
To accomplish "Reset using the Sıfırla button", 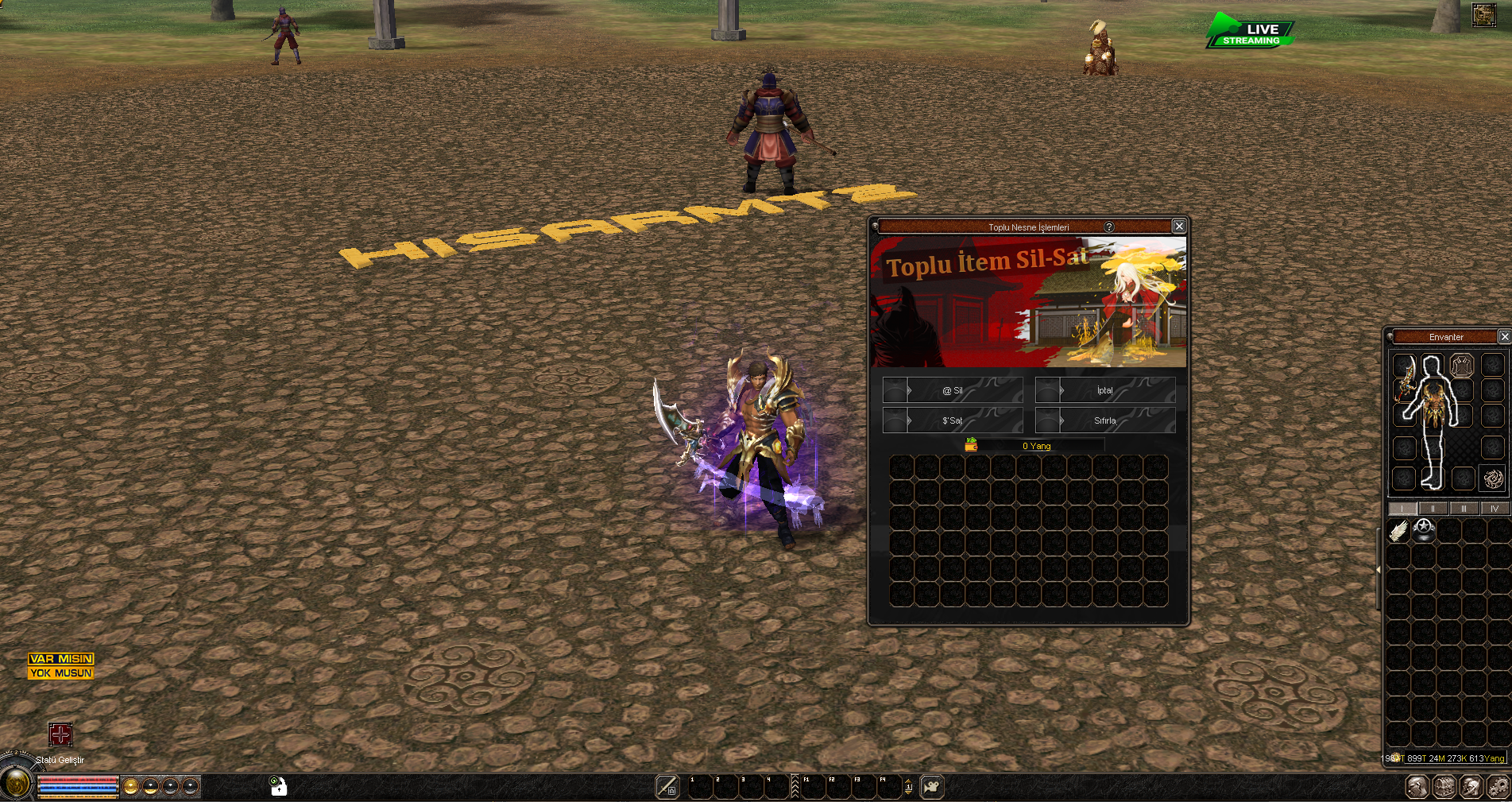I will click(1105, 420).
